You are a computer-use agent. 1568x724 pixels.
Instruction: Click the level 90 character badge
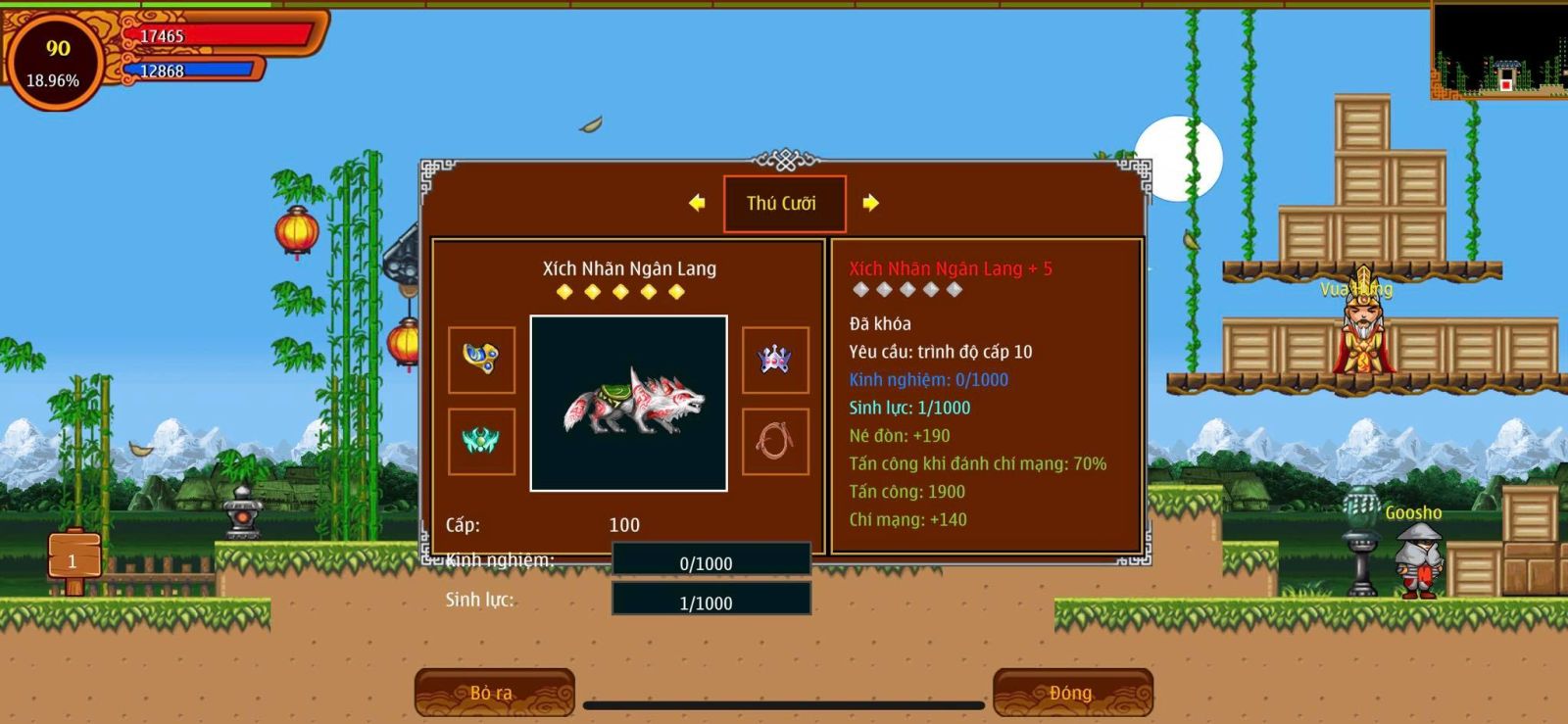[x=55, y=61]
